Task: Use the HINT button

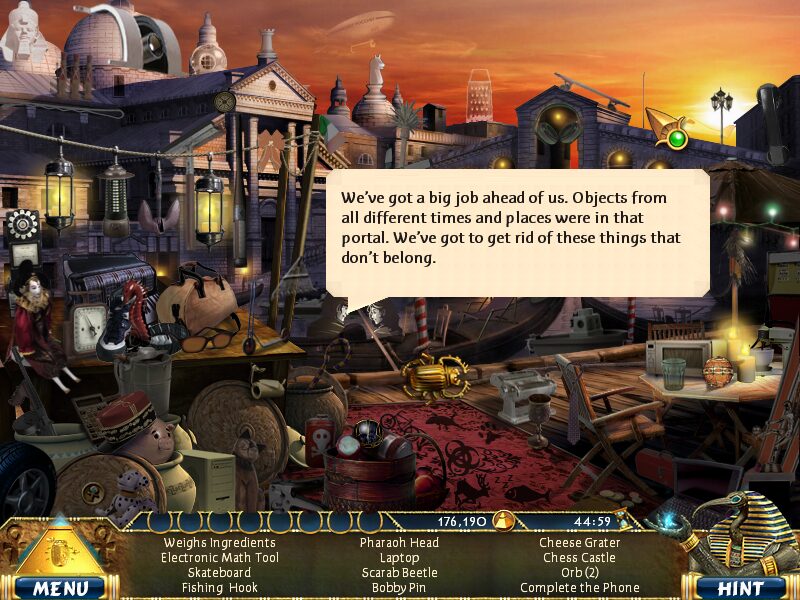Action: click(x=741, y=587)
